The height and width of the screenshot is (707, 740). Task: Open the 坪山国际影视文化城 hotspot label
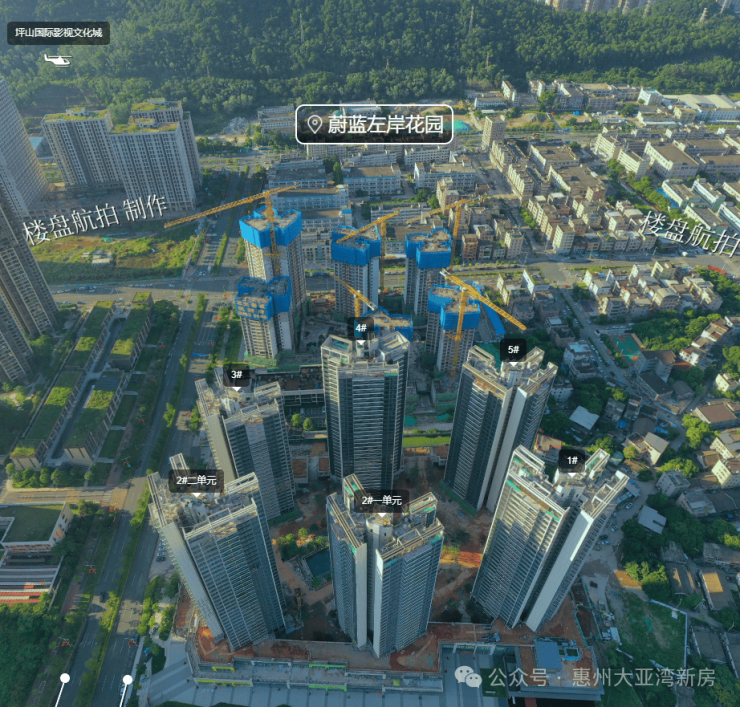58,33
